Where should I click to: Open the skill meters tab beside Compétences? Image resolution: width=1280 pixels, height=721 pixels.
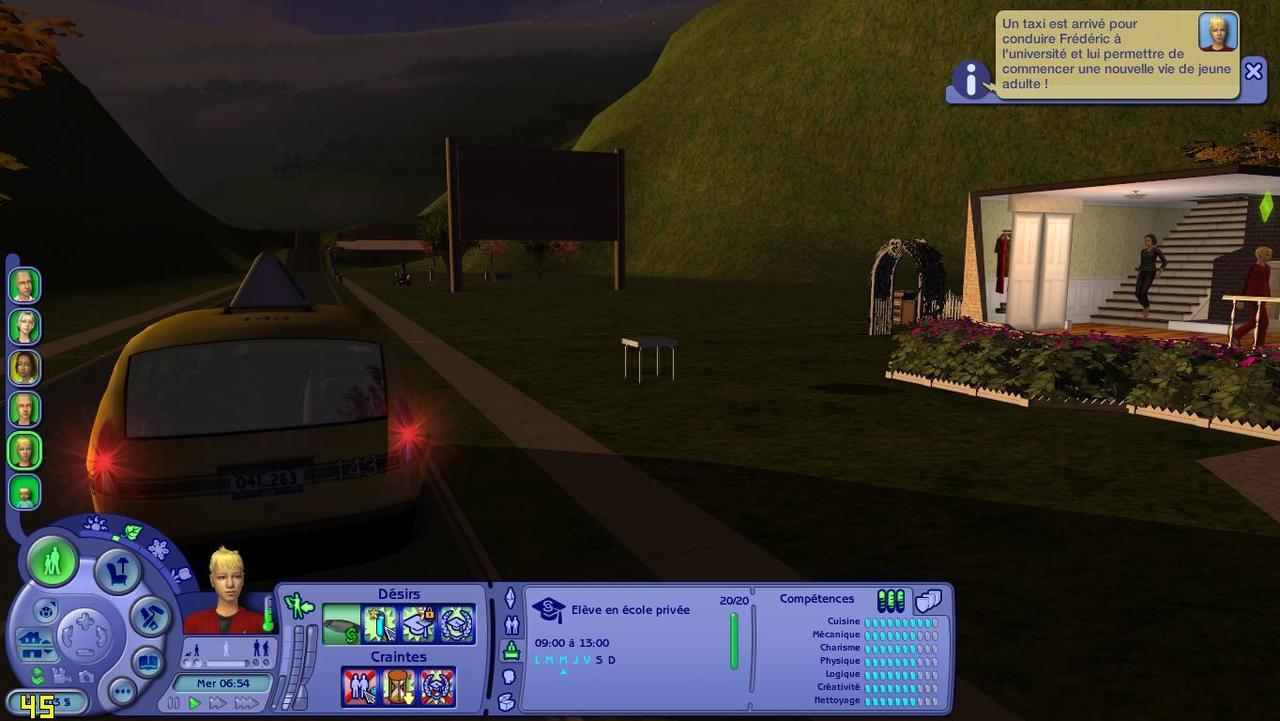[x=890, y=600]
